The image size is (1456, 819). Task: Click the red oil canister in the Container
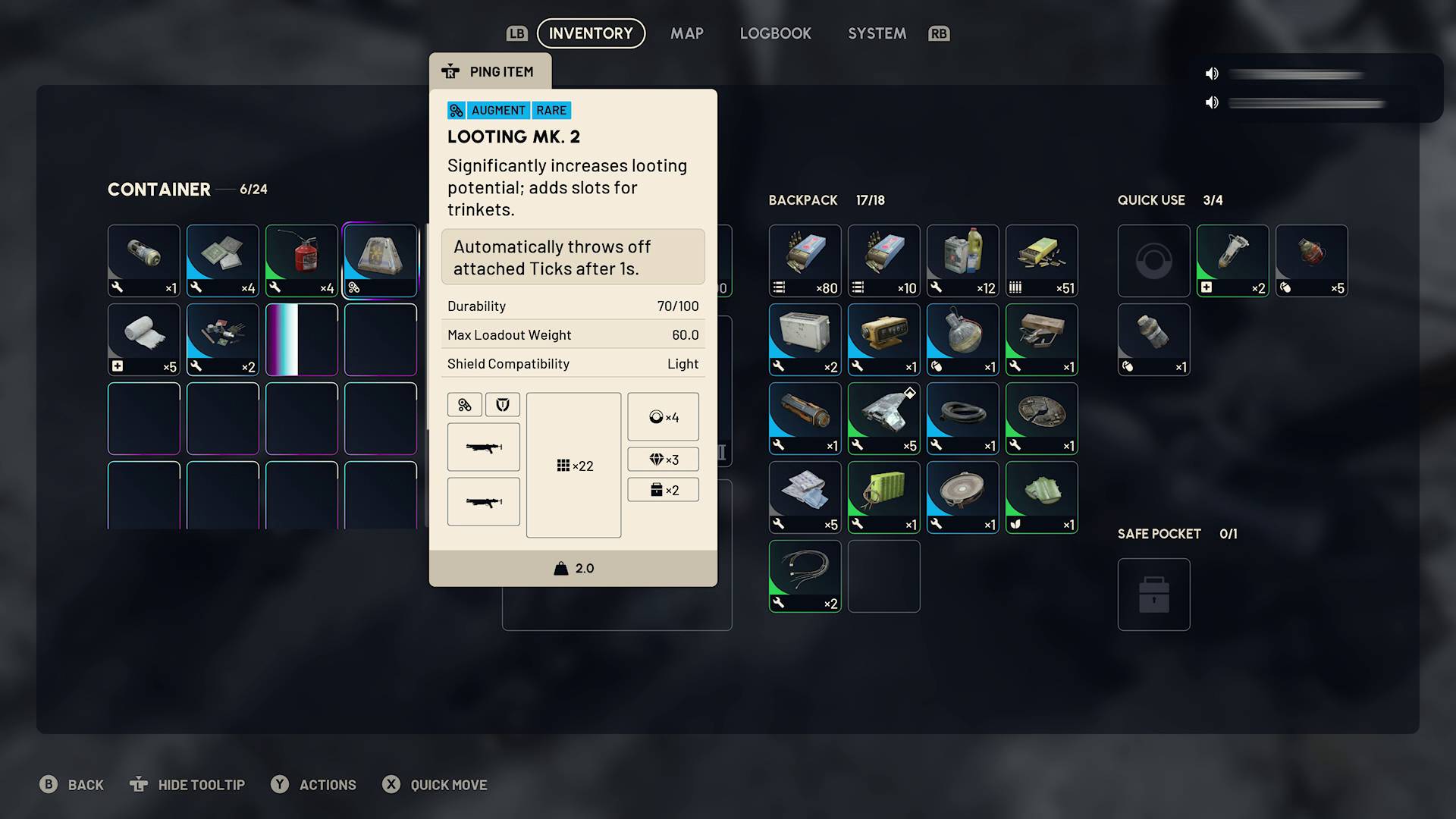301,260
